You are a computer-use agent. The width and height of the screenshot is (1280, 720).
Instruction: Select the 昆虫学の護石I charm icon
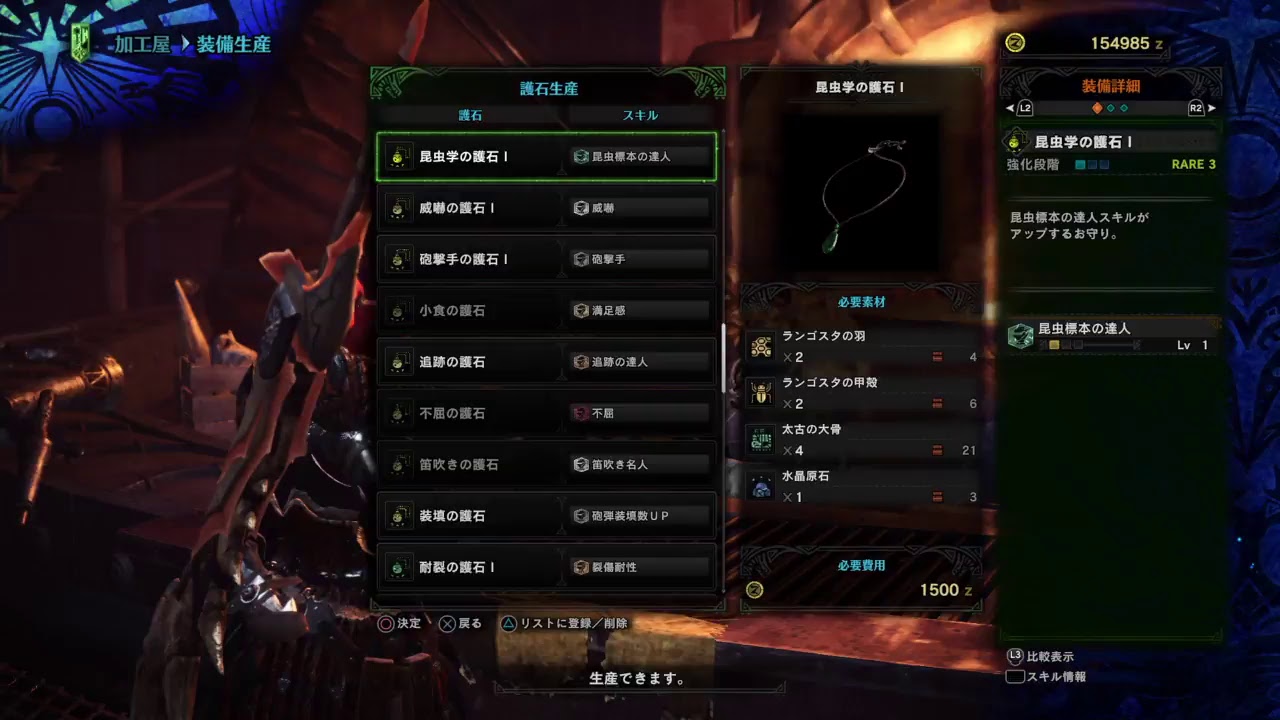(x=401, y=156)
